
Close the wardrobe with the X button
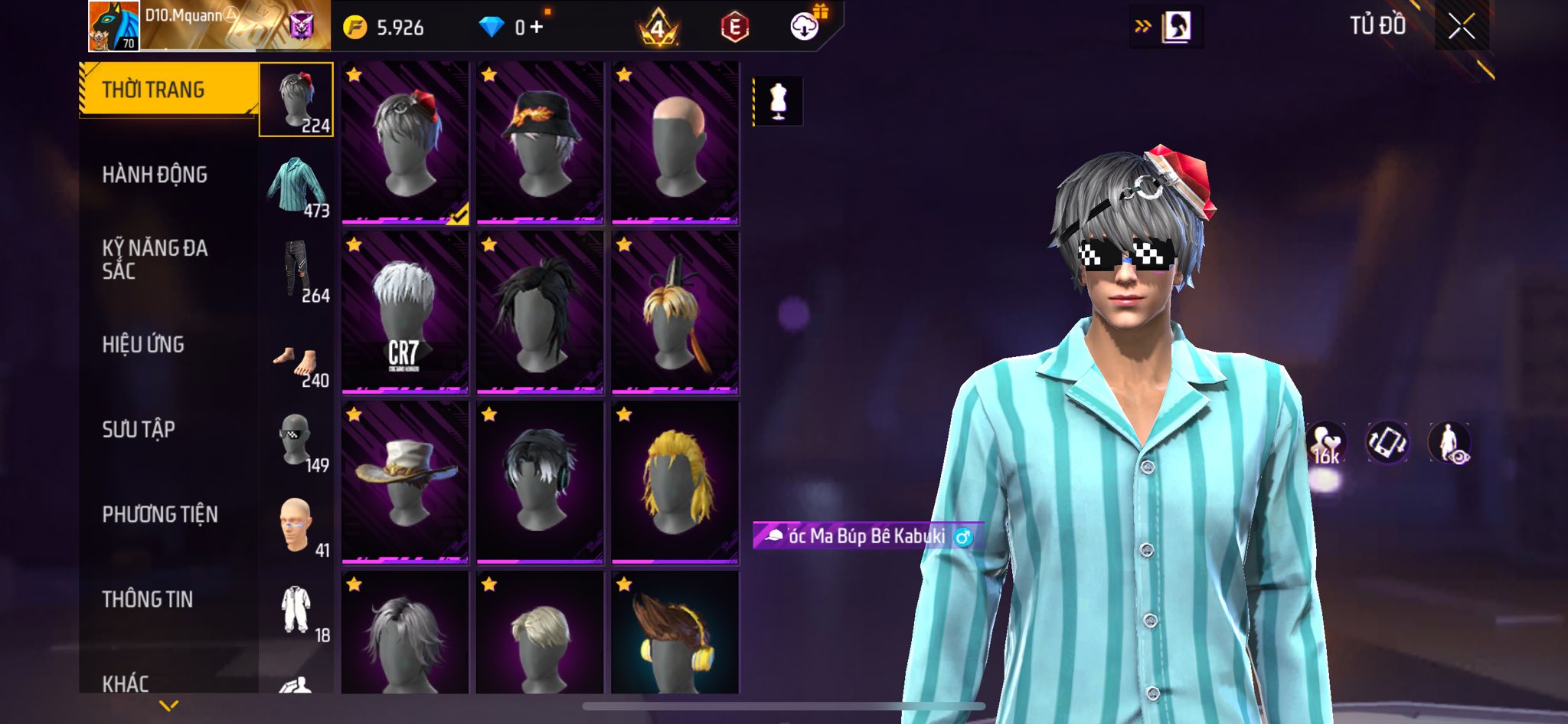click(x=1461, y=28)
